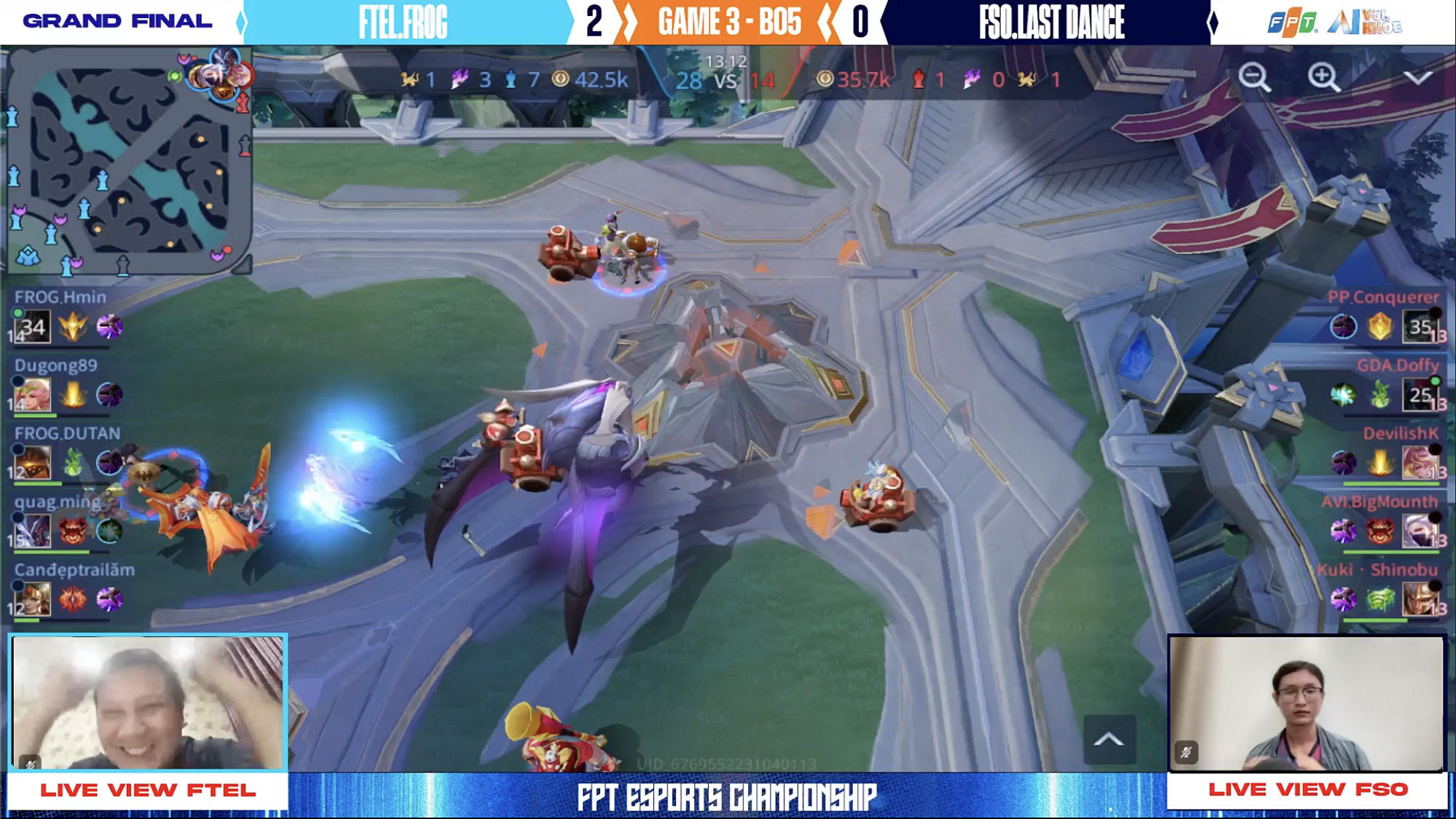Pick AVI.BigMounth's hero portrait

1420,531
